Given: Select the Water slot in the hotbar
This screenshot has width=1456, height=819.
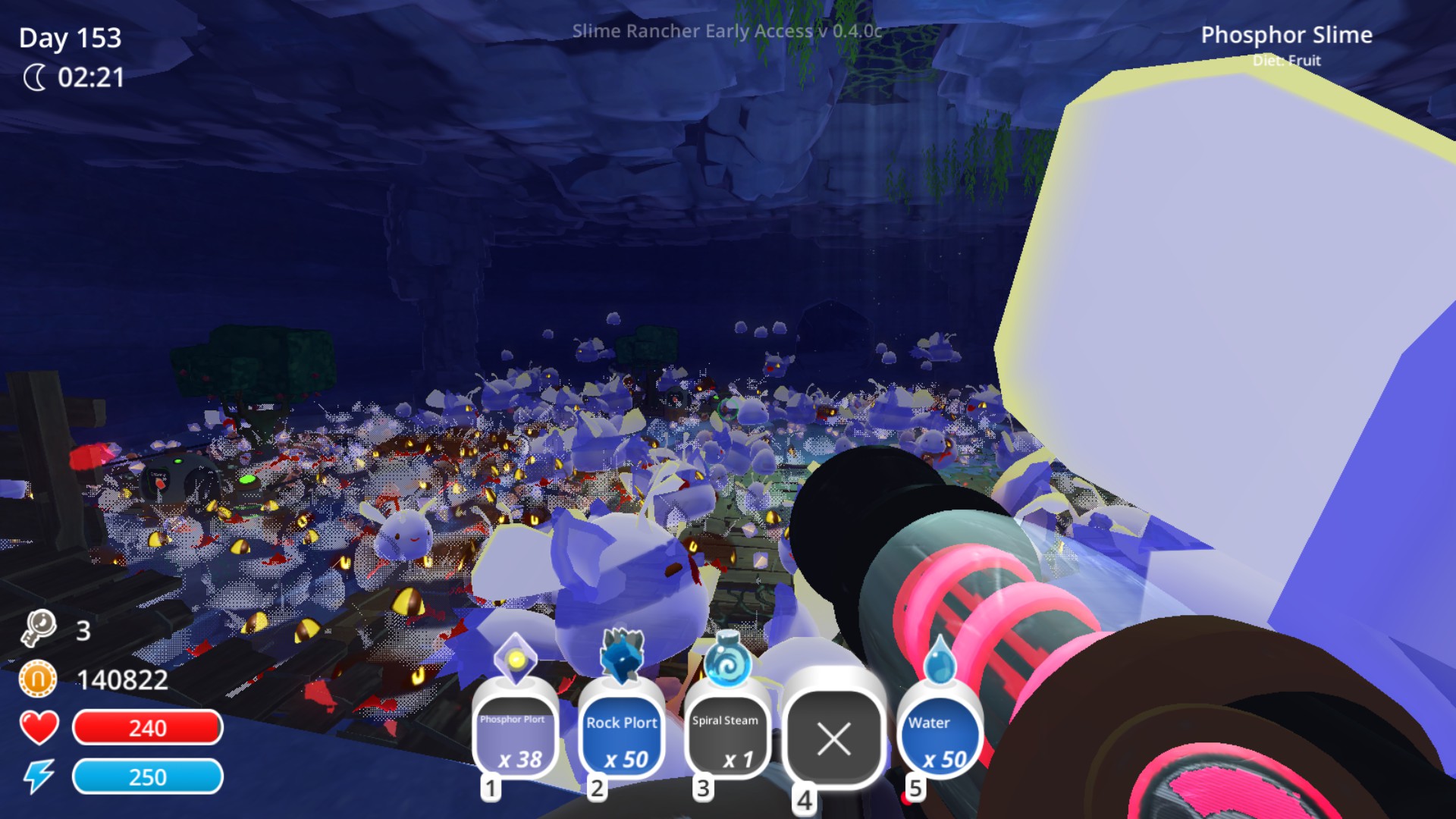Looking at the screenshot, I should click(938, 732).
